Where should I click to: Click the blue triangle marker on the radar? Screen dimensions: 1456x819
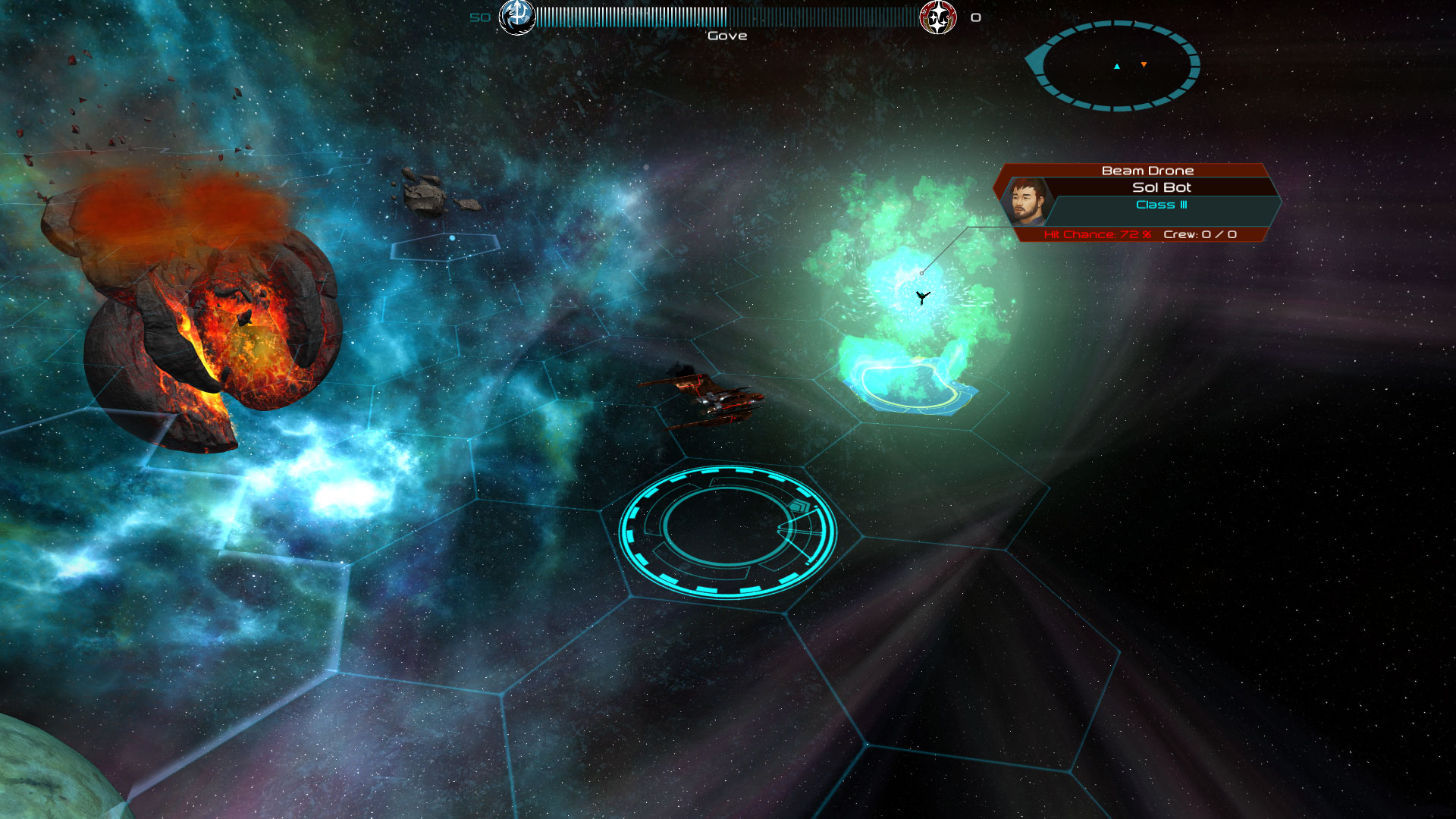click(x=1116, y=66)
